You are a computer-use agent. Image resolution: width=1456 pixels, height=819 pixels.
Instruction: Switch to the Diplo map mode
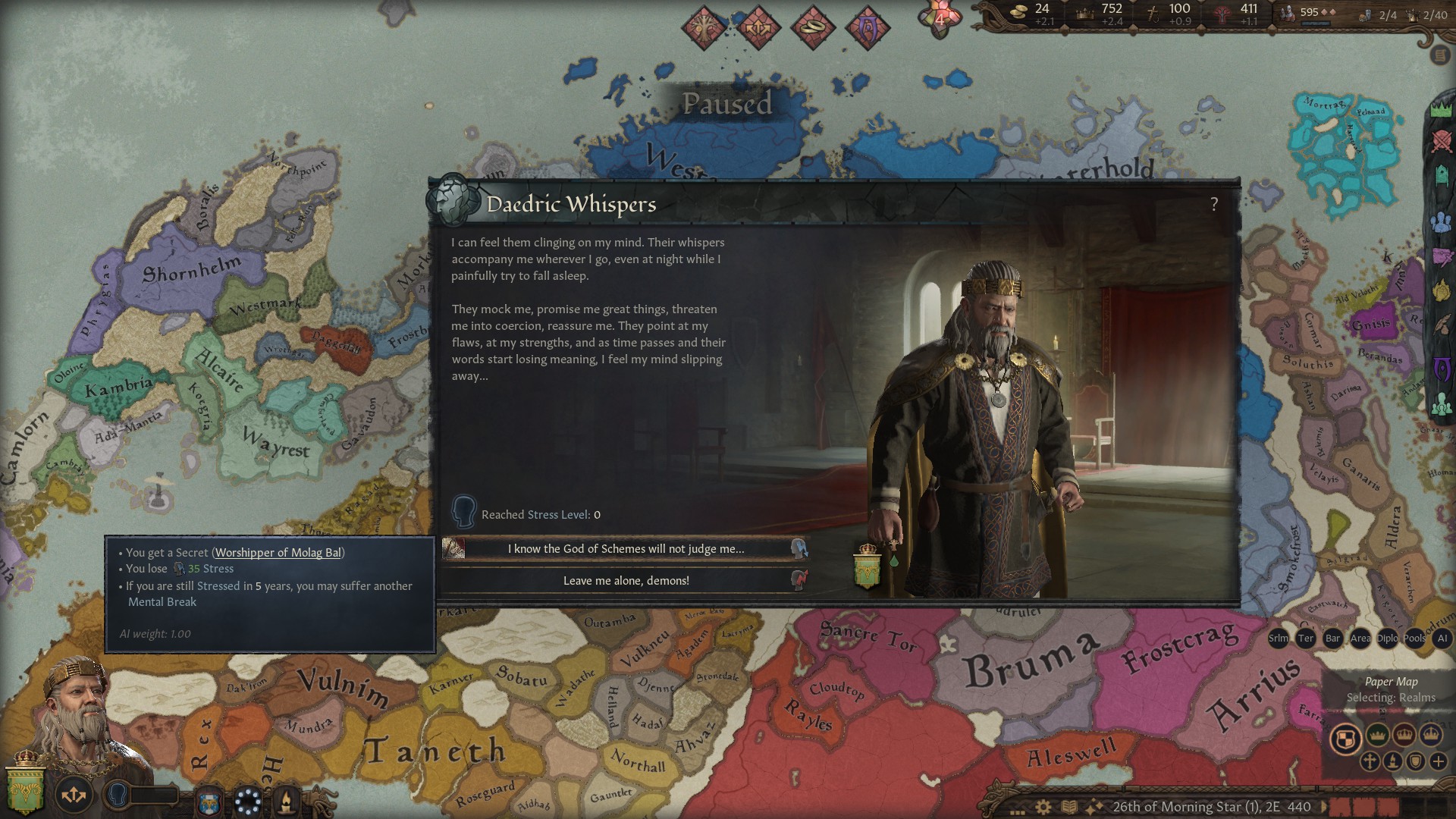tap(1387, 639)
